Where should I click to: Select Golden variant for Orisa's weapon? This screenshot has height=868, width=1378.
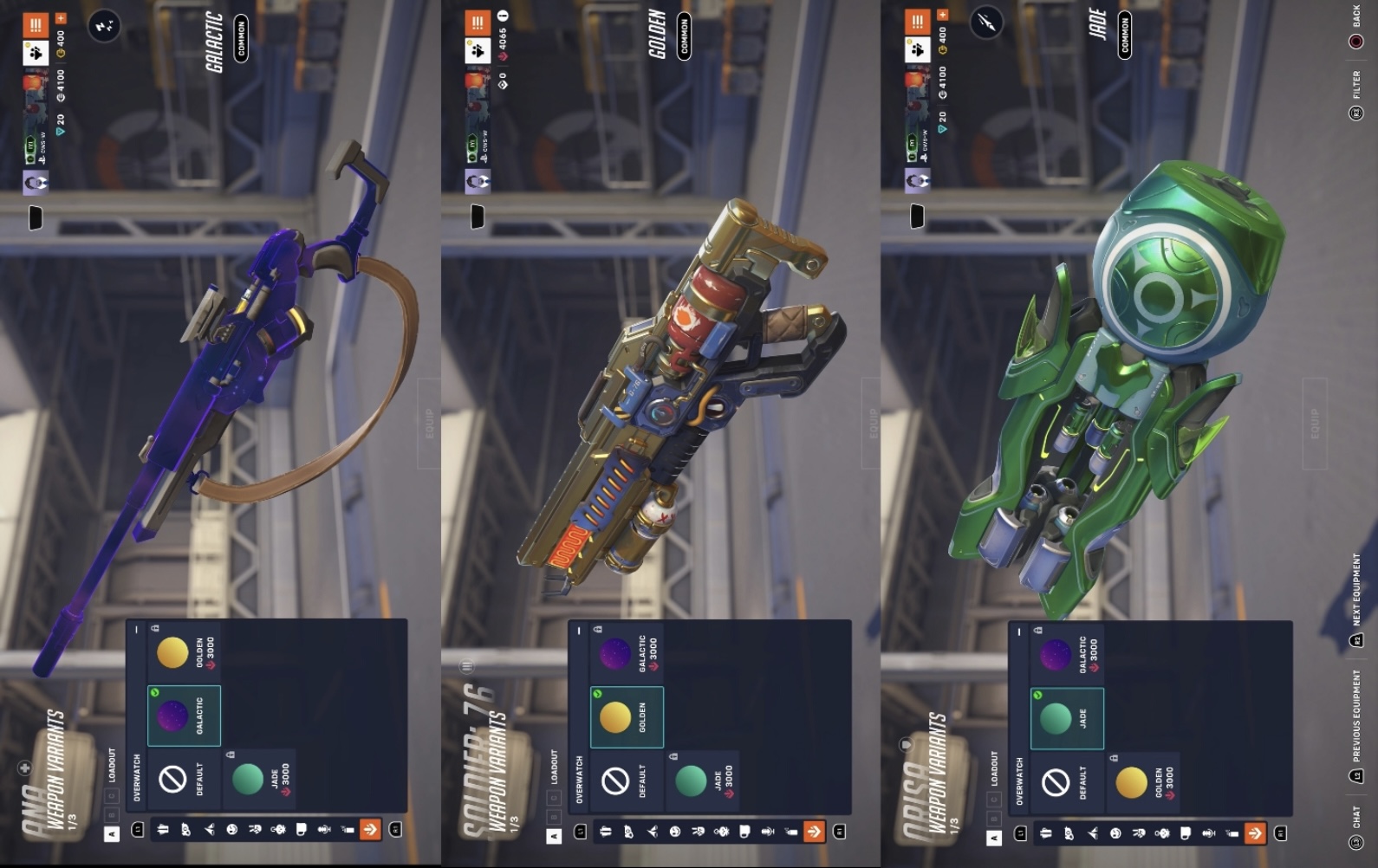1141,783
